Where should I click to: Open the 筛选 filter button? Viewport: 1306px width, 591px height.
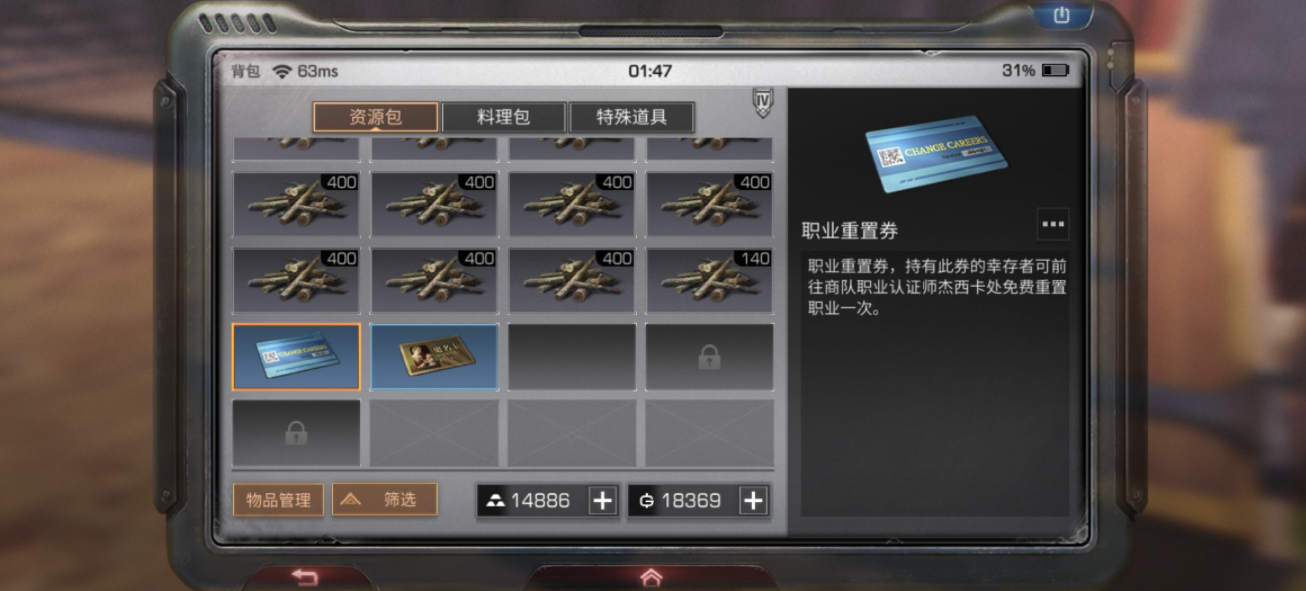(x=385, y=500)
